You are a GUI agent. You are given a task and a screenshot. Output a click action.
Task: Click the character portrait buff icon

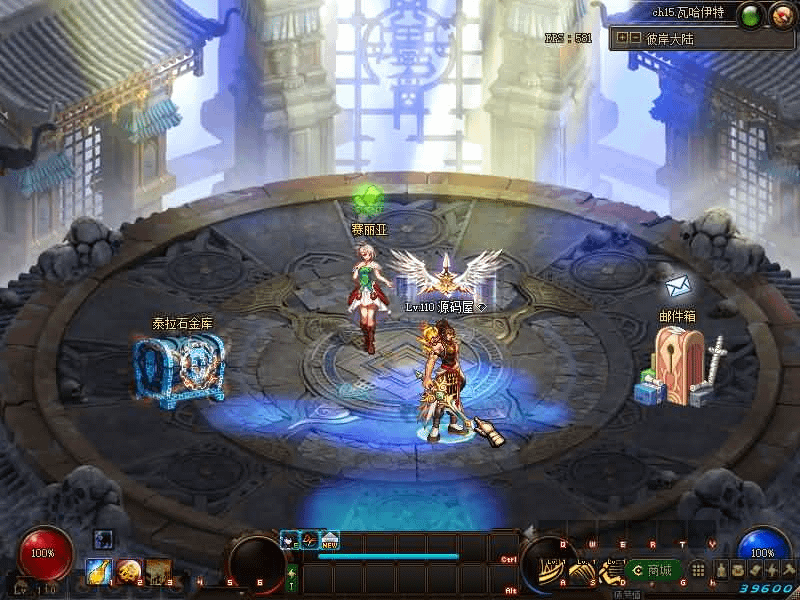(x=290, y=540)
